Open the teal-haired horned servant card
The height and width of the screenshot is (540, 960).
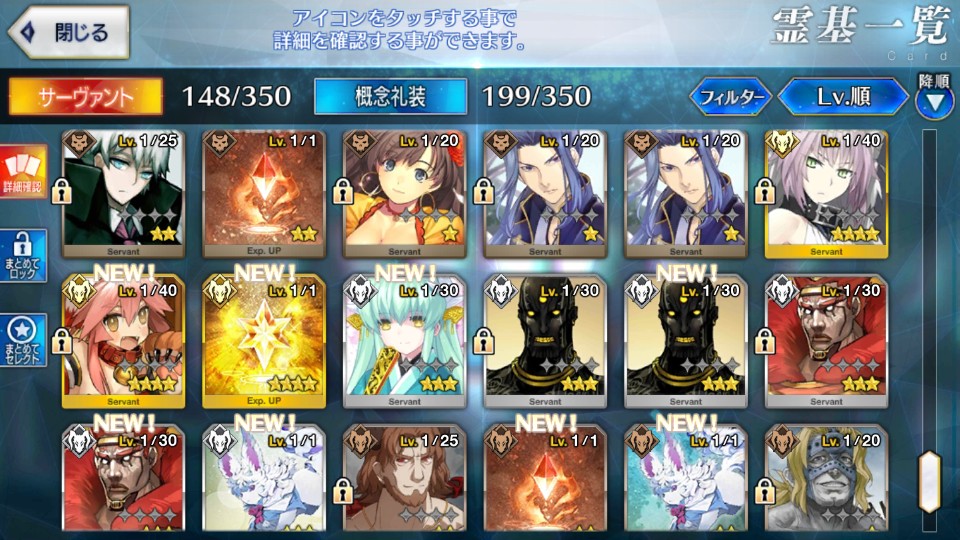403,340
